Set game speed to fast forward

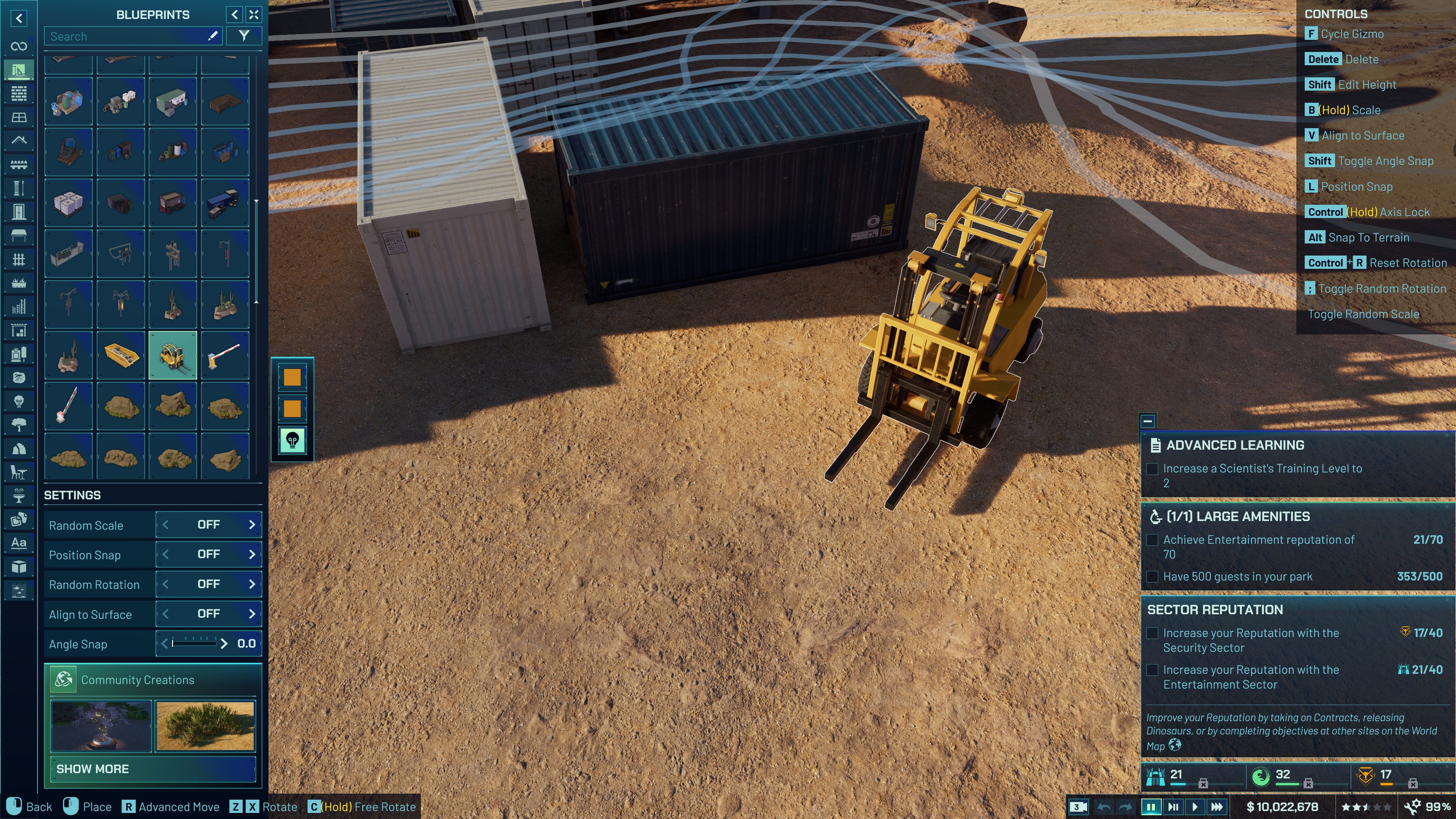1217,806
